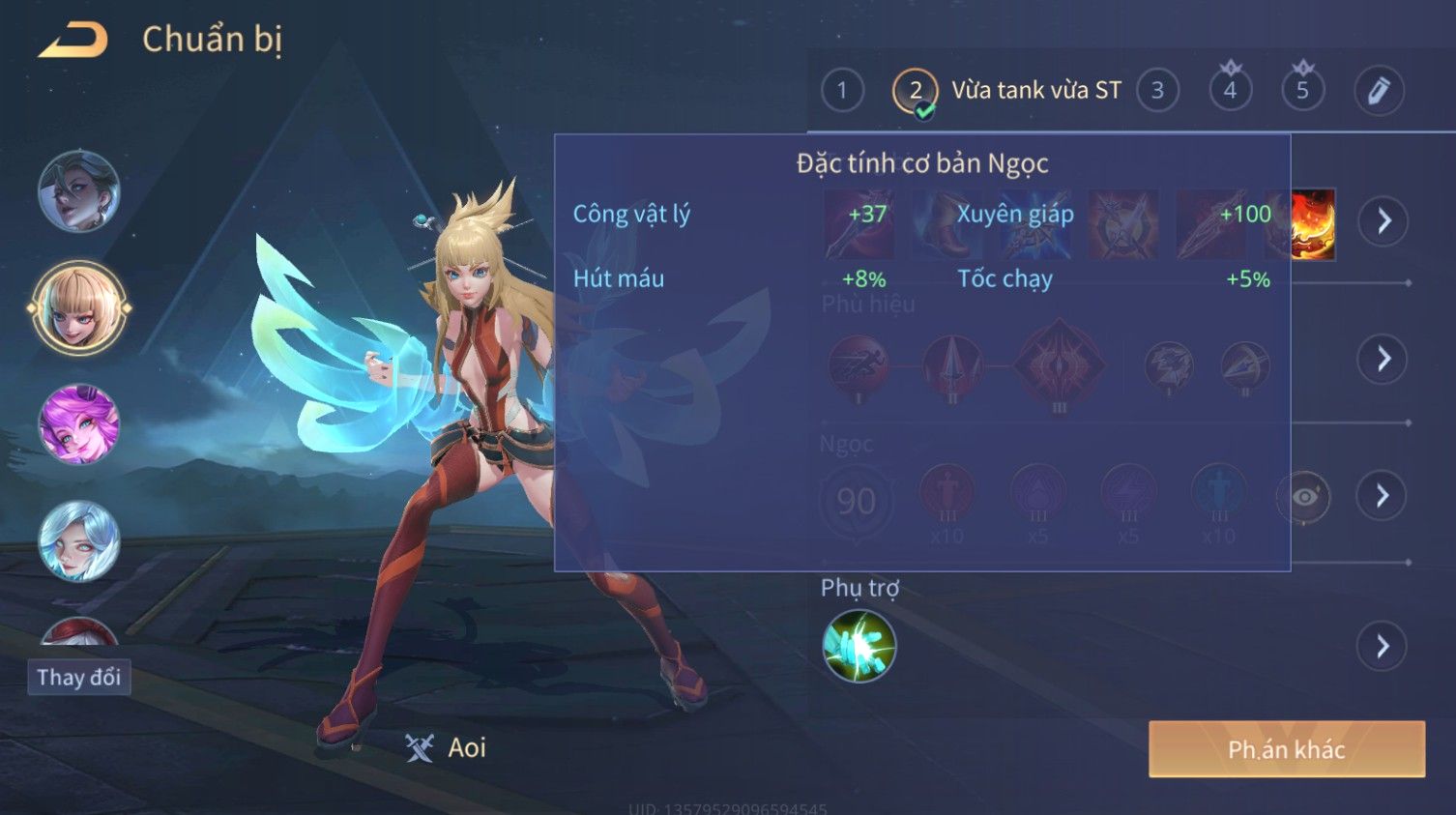Choose the blonde Aoi hero portrait

tap(79, 308)
